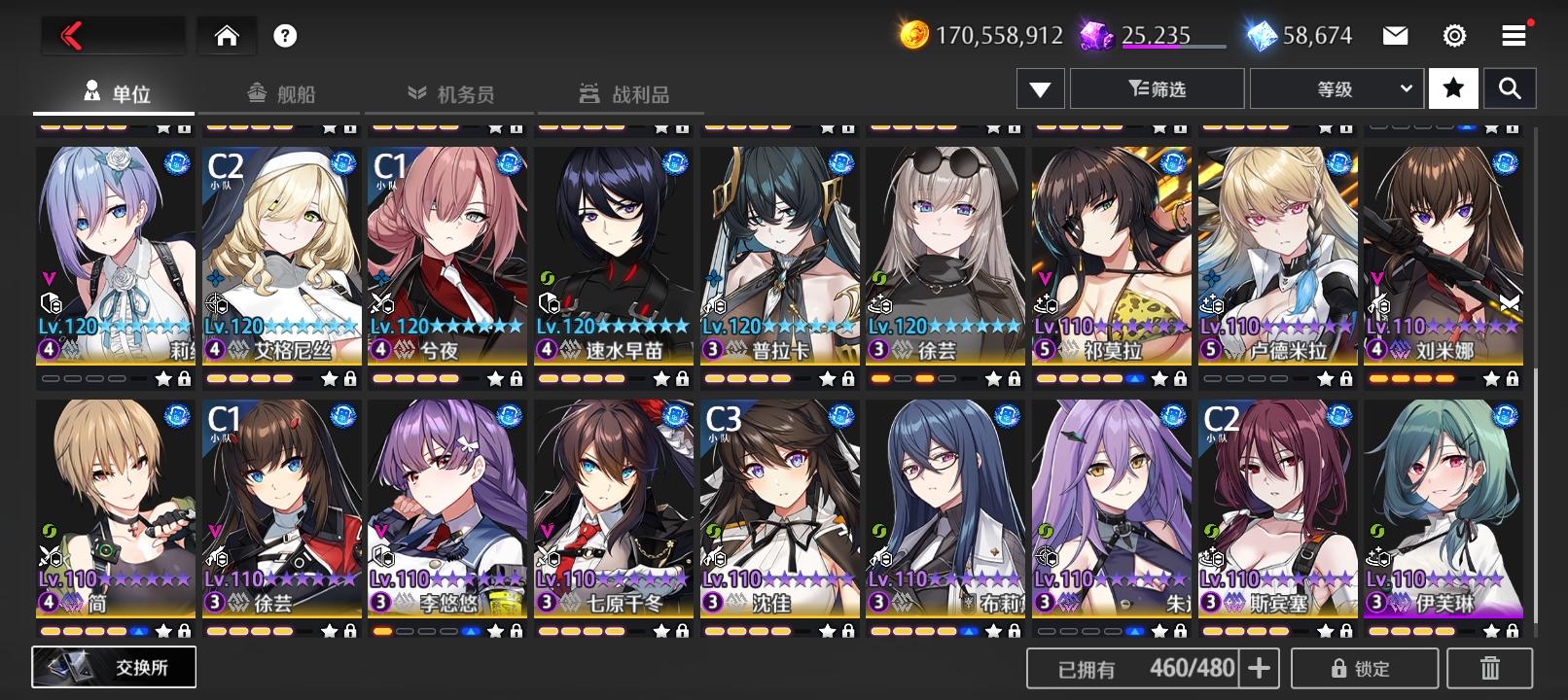This screenshot has width=1568, height=700.
Task: Open the hamburger menu icon
Action: click(x=1512, y=34)
